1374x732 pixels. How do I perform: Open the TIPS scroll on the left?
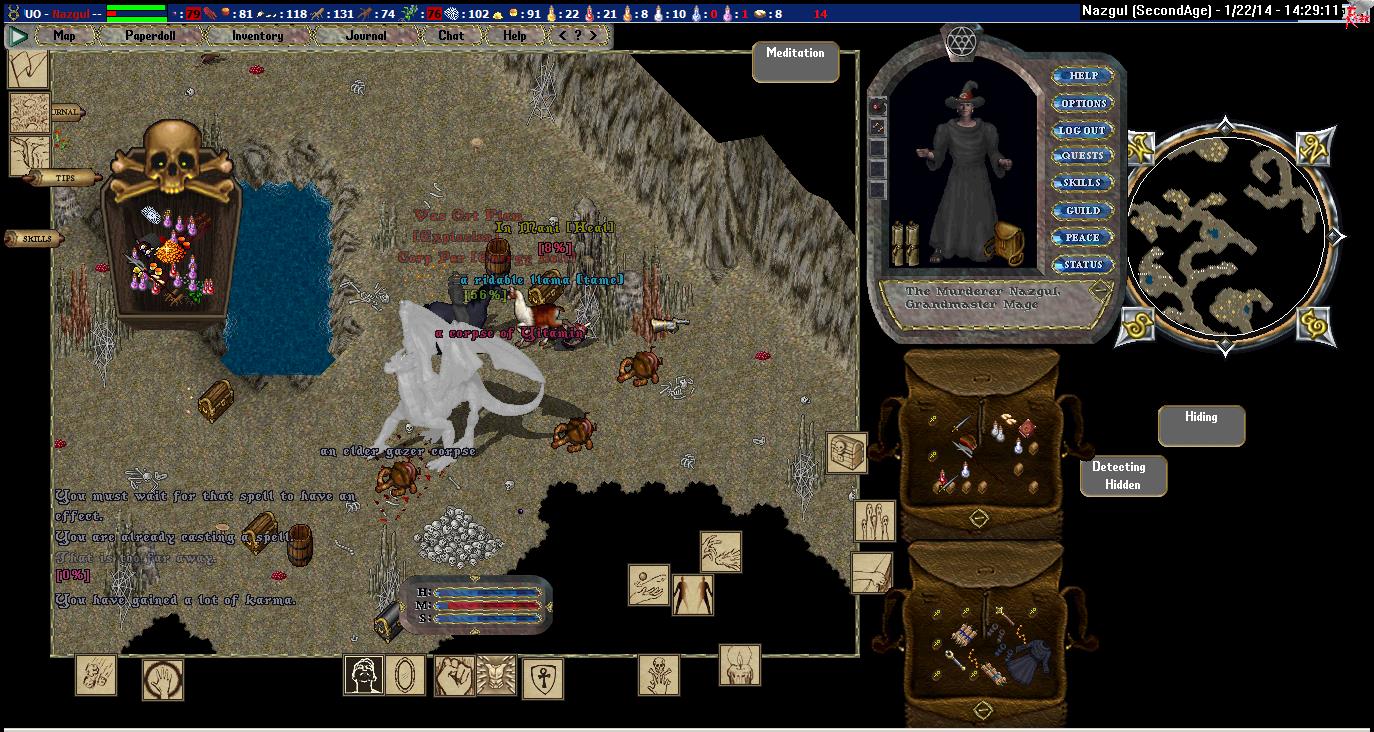coord(66,178)
